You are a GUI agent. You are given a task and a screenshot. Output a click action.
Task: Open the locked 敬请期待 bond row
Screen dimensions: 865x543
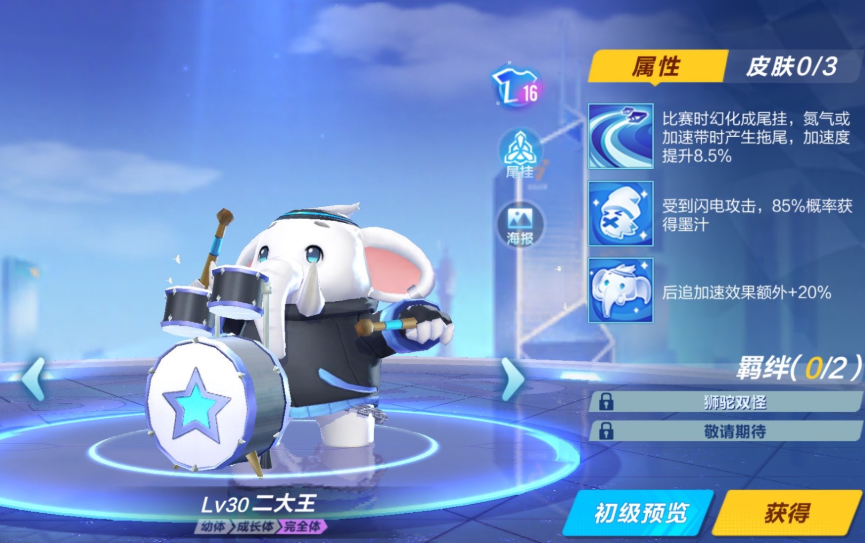tap(726, 431)
